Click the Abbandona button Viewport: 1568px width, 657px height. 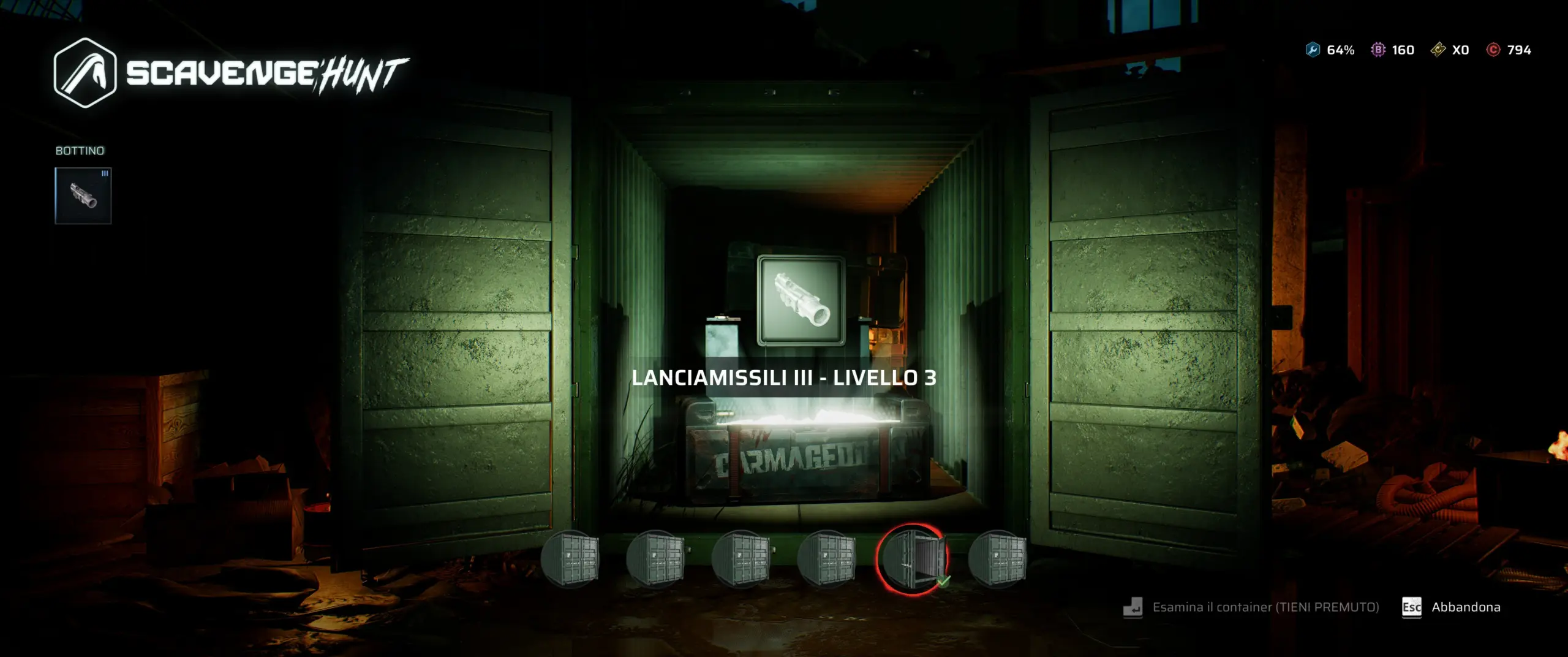pyautogui.click(x=1465, y=607)
